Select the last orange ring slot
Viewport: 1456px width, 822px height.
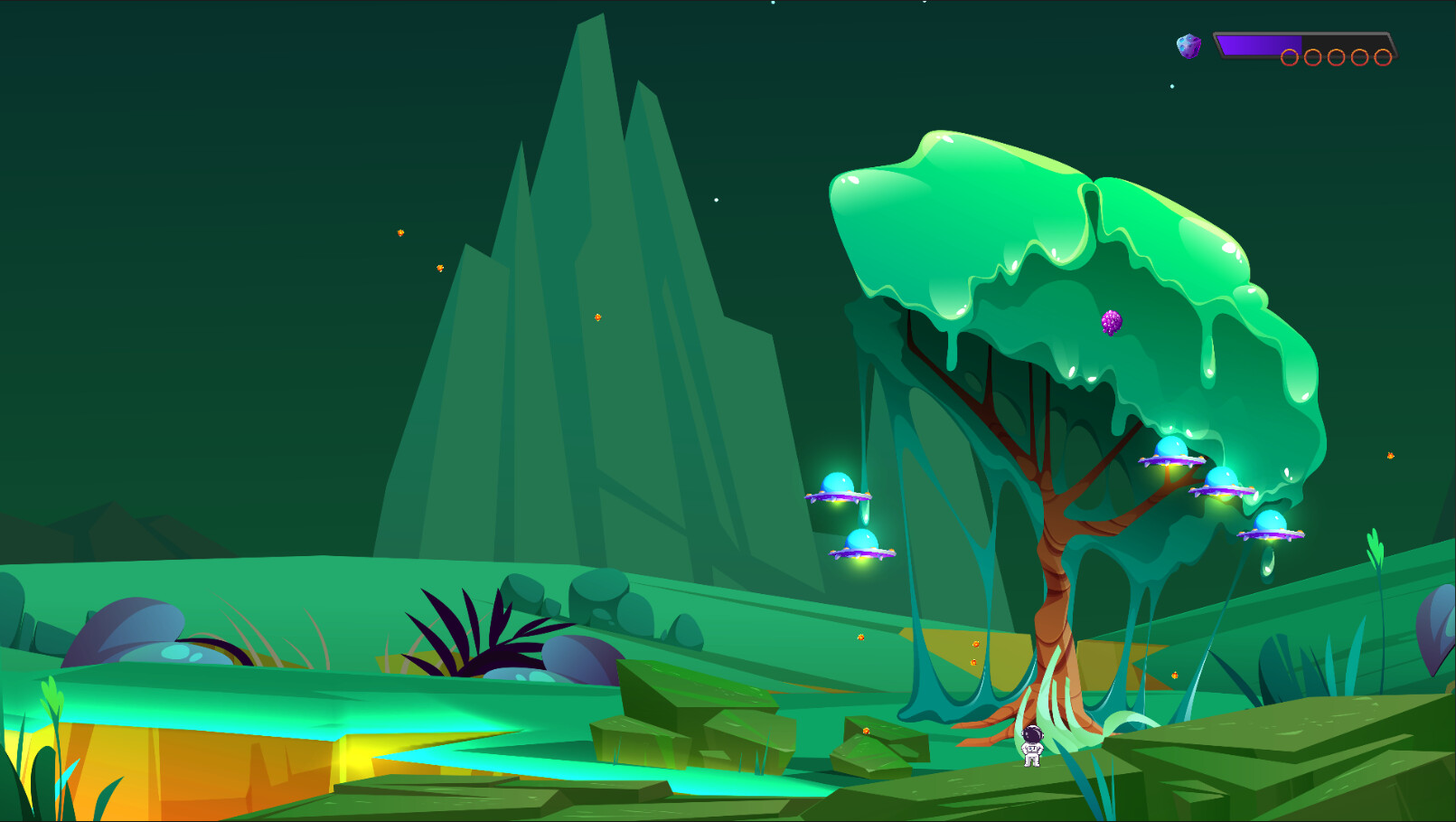(1383, 57)
